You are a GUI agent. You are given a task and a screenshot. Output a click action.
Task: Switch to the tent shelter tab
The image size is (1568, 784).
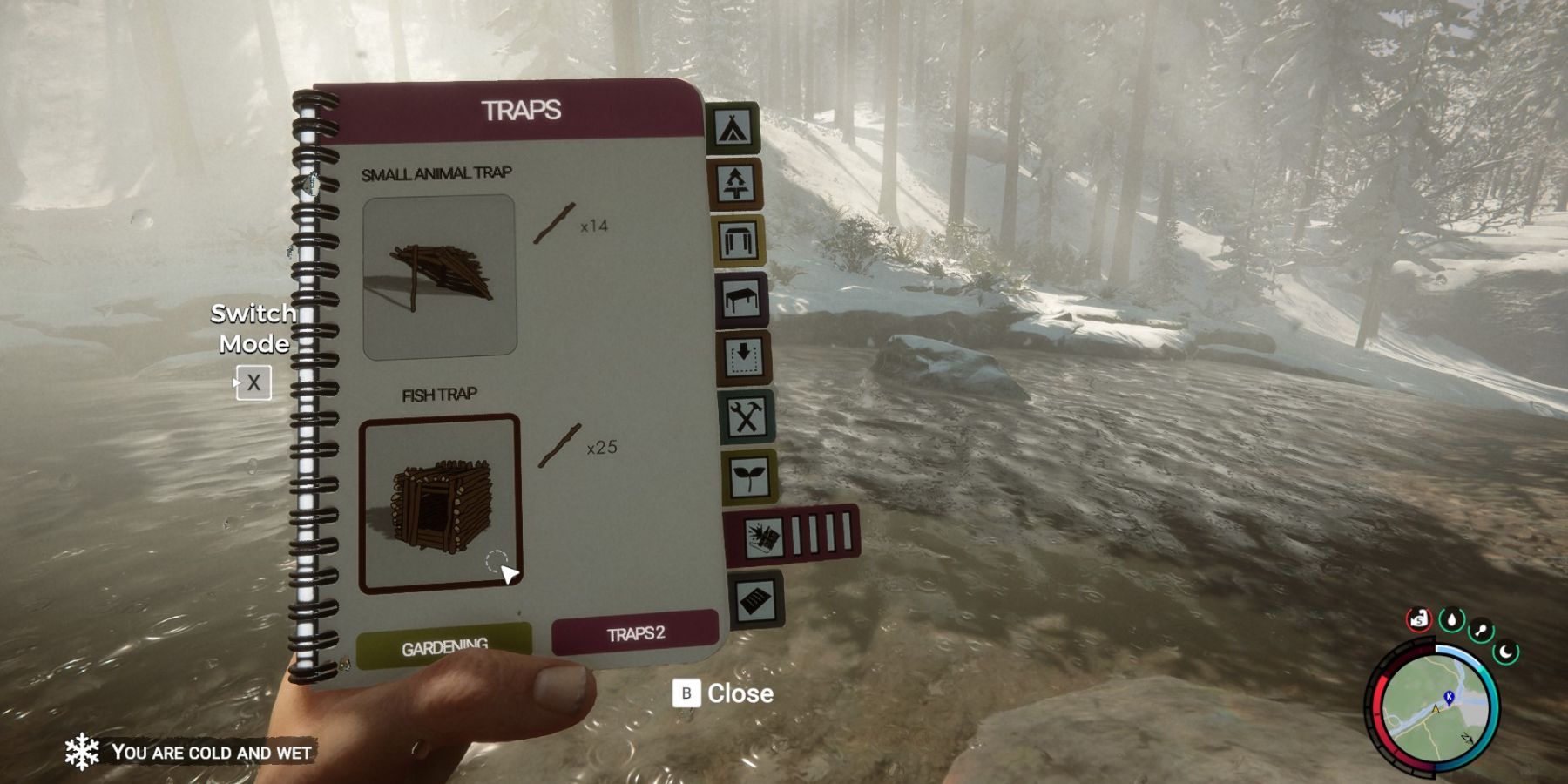pyautogui.click(x=732, y=128)
